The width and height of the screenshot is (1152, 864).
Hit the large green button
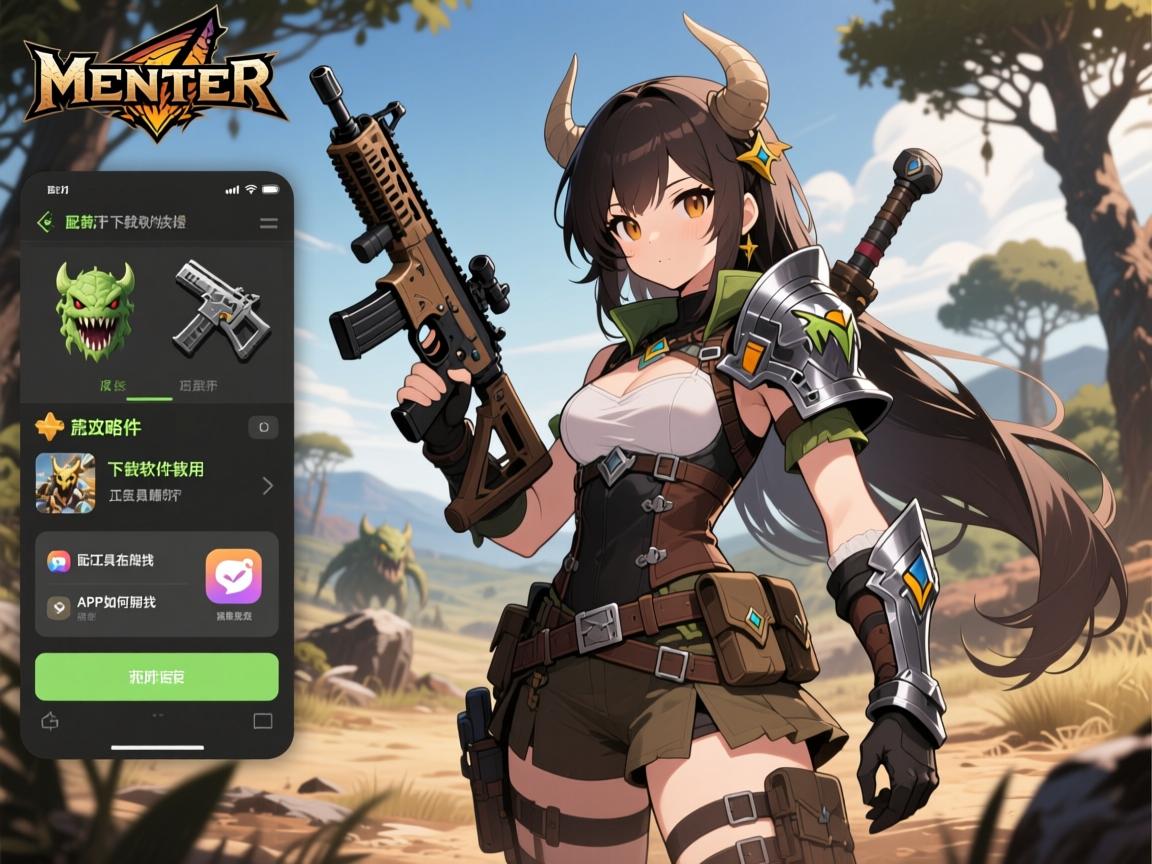pyautogui.click(x=156, y=677)
